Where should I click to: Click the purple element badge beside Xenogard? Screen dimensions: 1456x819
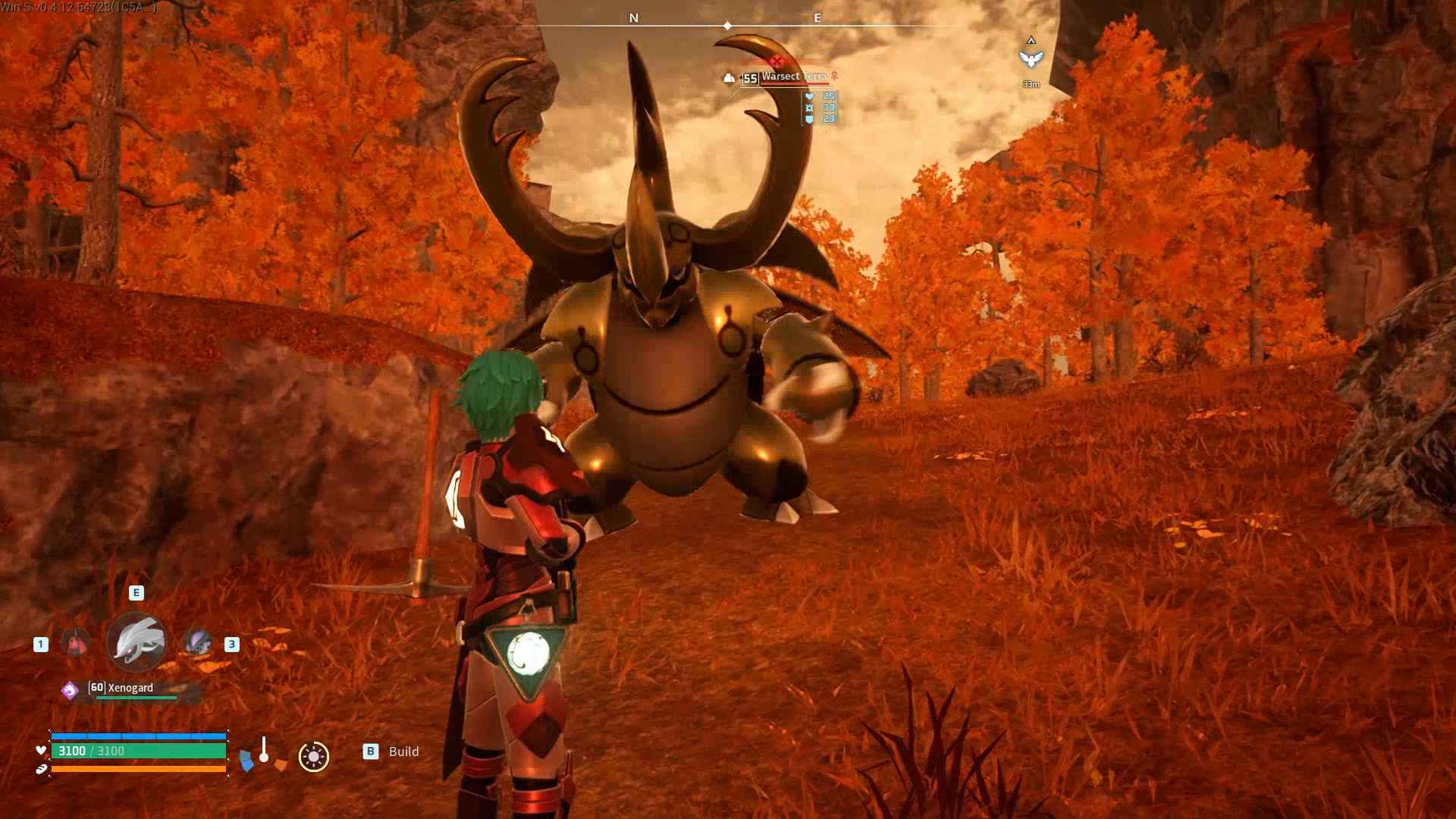click(70, 690)
